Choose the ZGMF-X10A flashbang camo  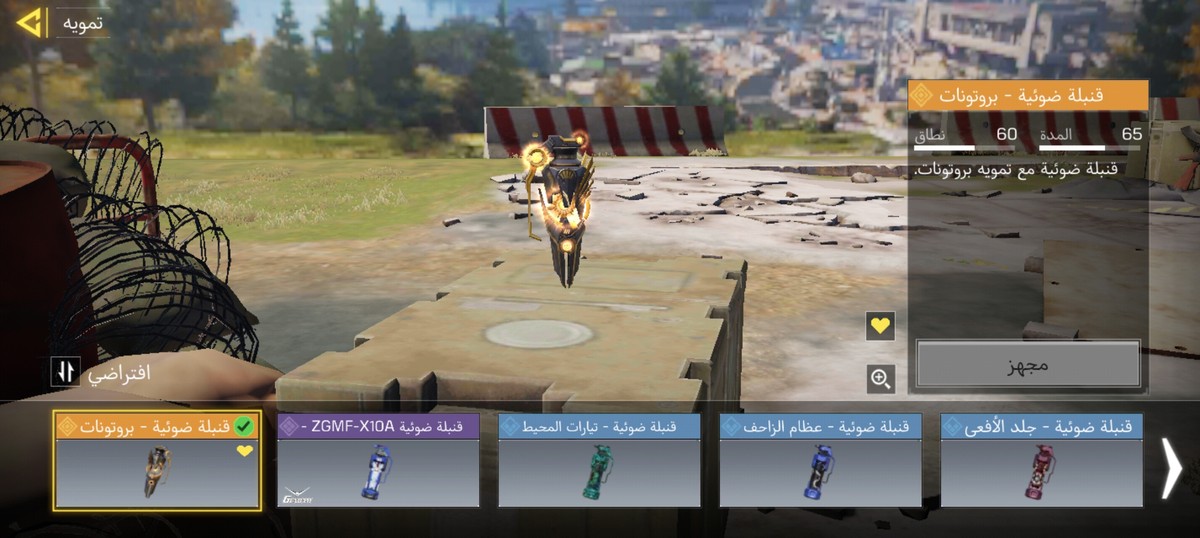pos(378,461)
